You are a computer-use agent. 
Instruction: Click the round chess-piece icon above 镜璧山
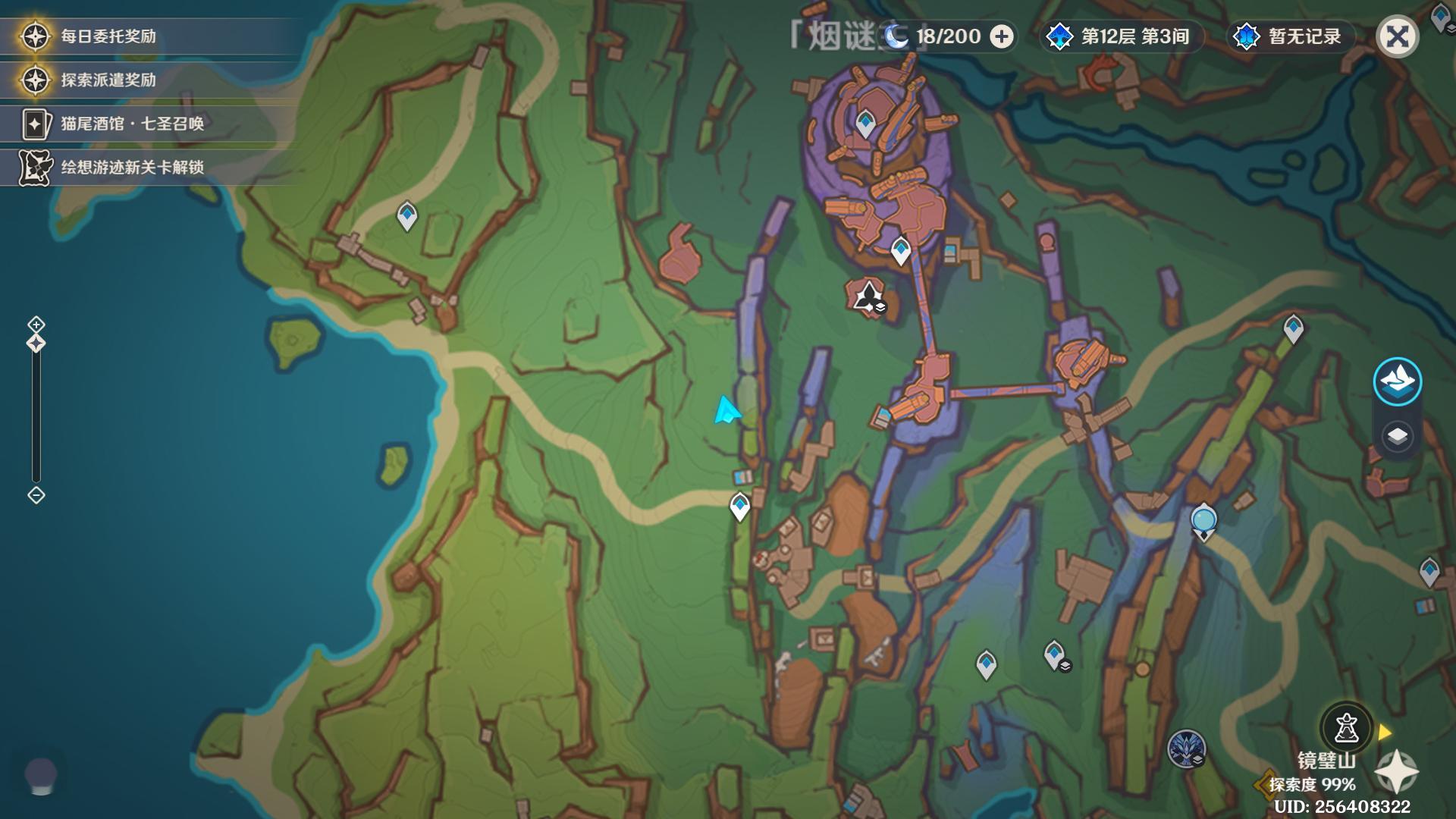(1346, 728)
